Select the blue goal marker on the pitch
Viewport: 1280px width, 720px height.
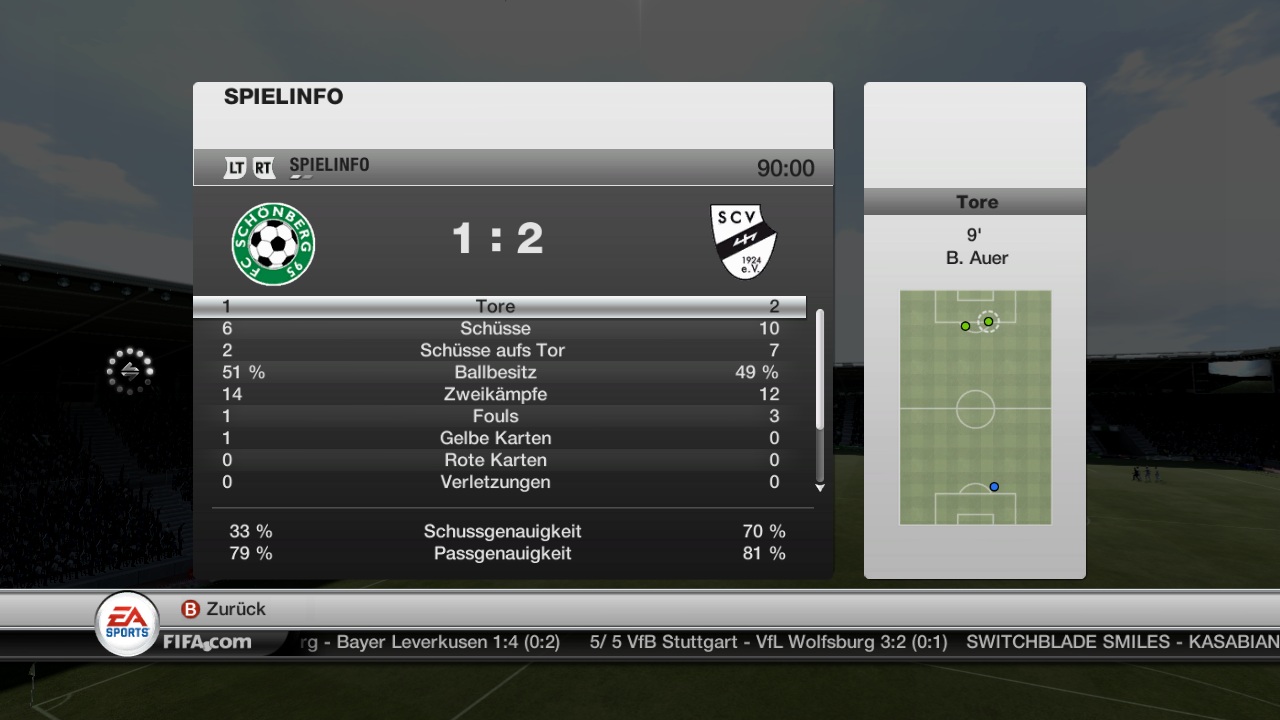pos(994,487)
